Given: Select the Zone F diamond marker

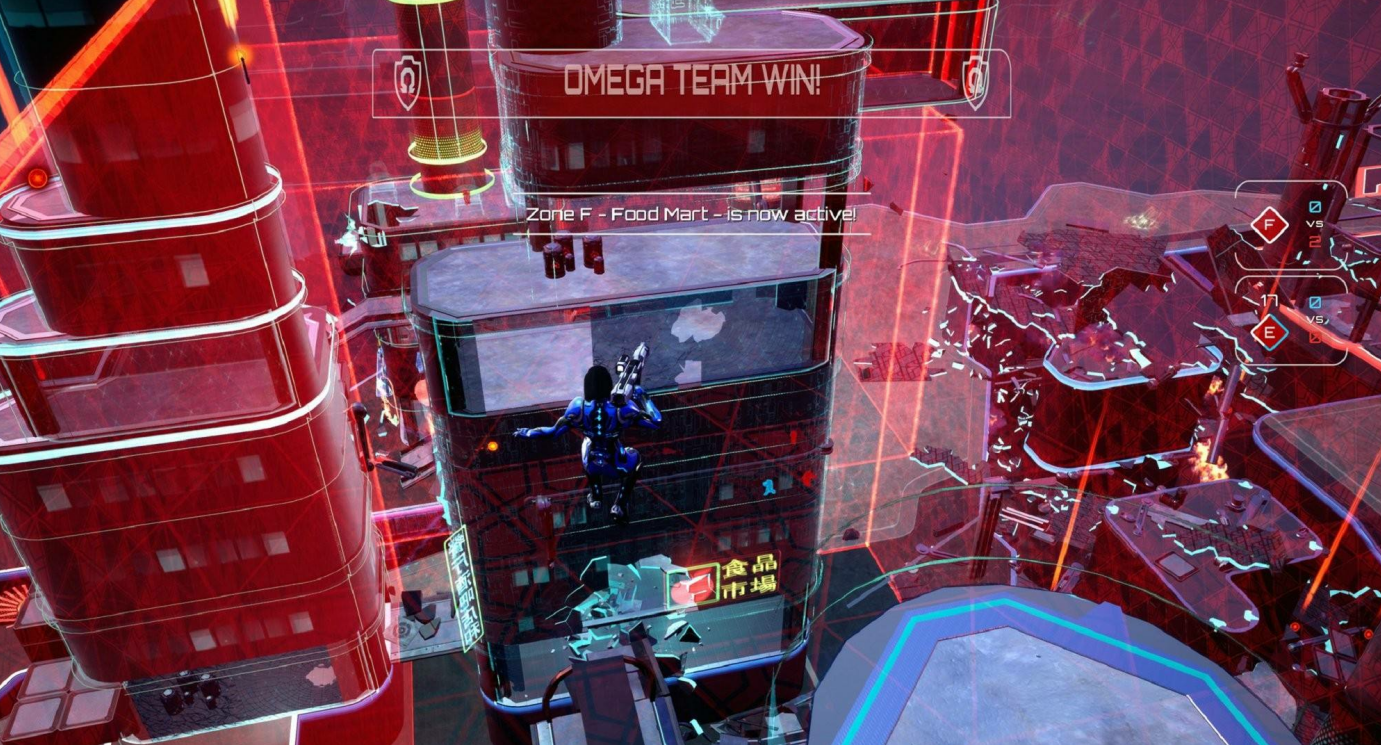Looking at the screenshot, I should point(1270,227).
